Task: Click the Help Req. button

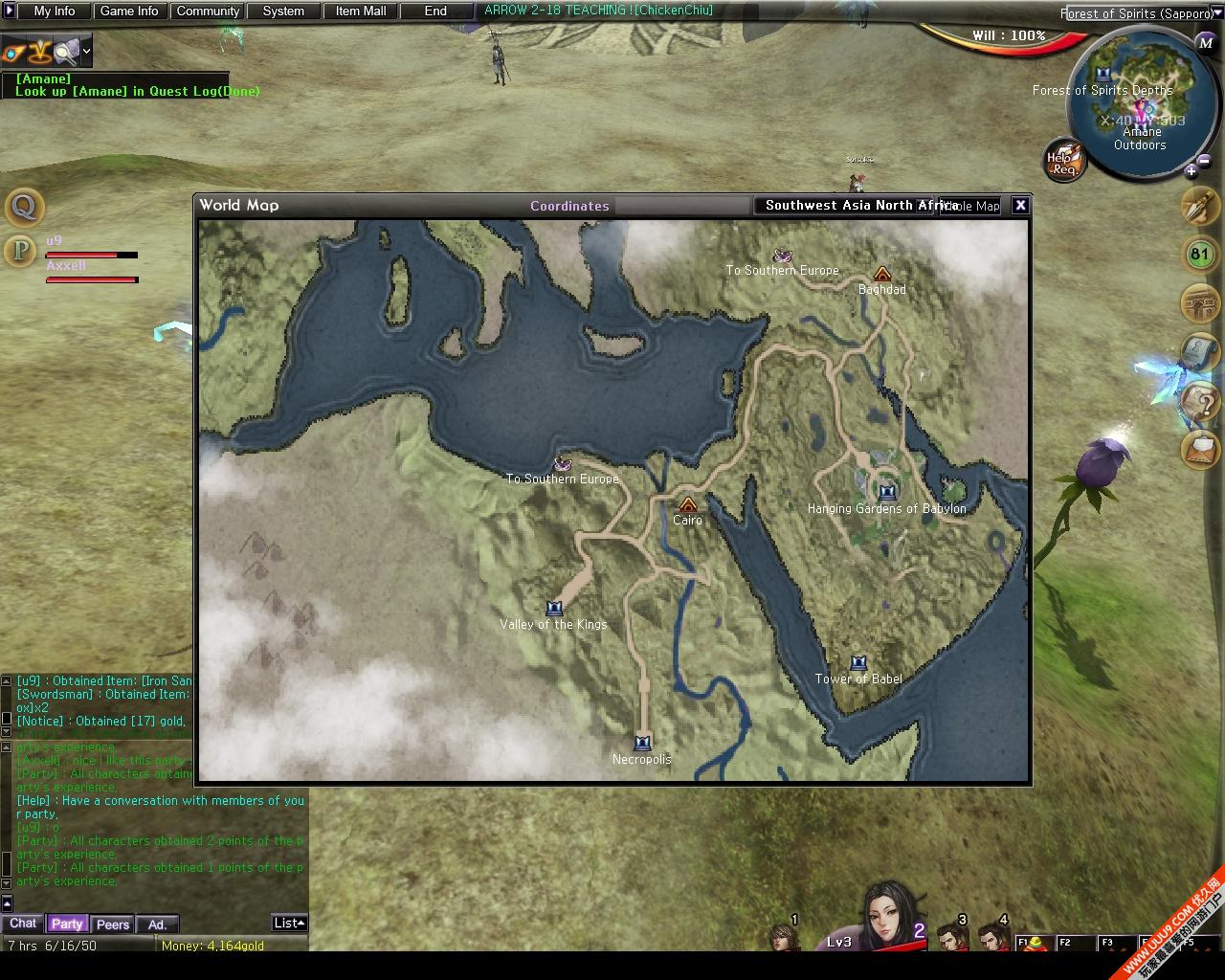Action: 1062,161
